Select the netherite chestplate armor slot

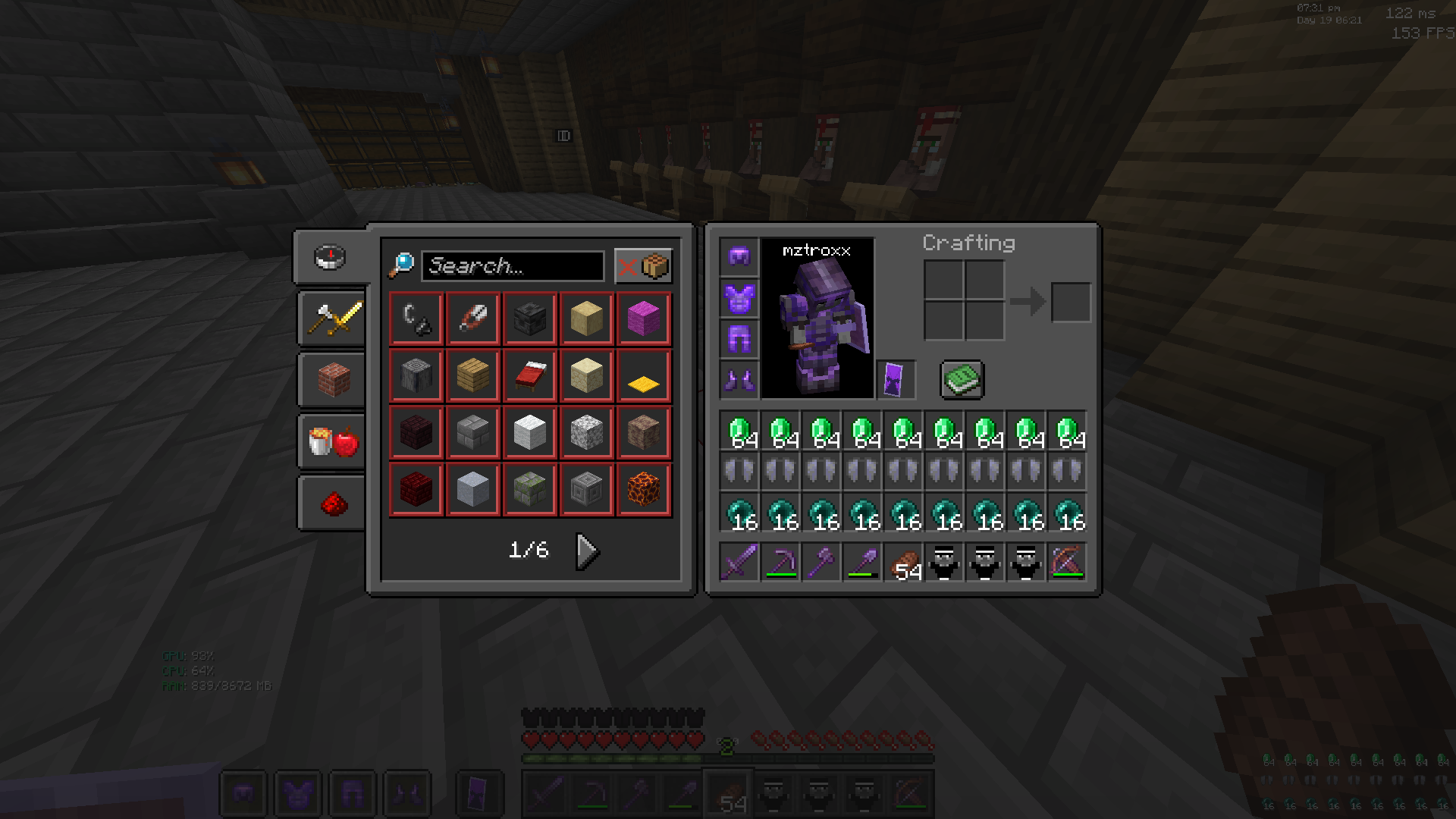[739, 298]
